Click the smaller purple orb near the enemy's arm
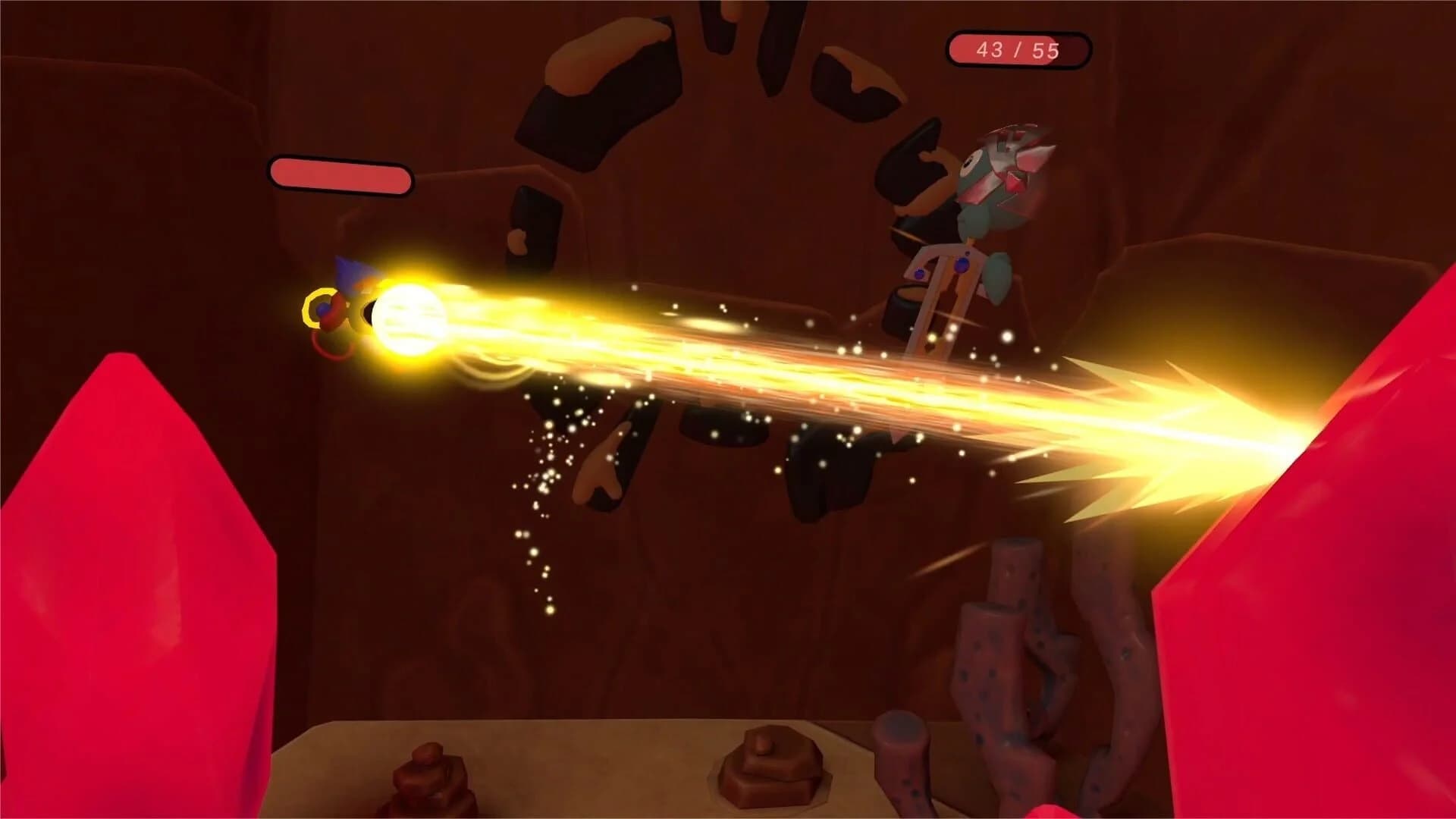The width and height of the screenshot is (1456, 819). pos(919,274)
